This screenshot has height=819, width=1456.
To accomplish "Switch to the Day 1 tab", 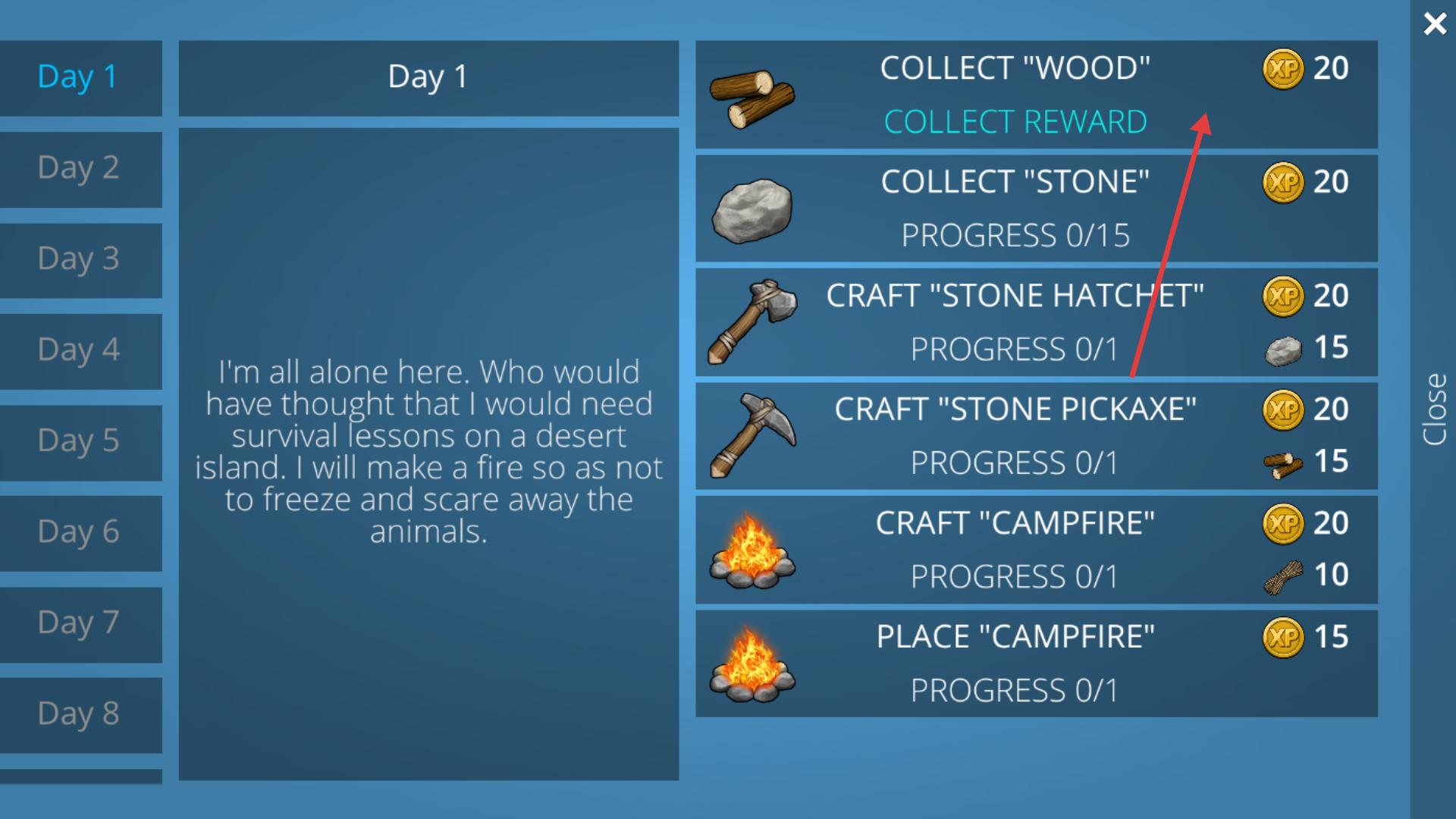I will (78, 77).
